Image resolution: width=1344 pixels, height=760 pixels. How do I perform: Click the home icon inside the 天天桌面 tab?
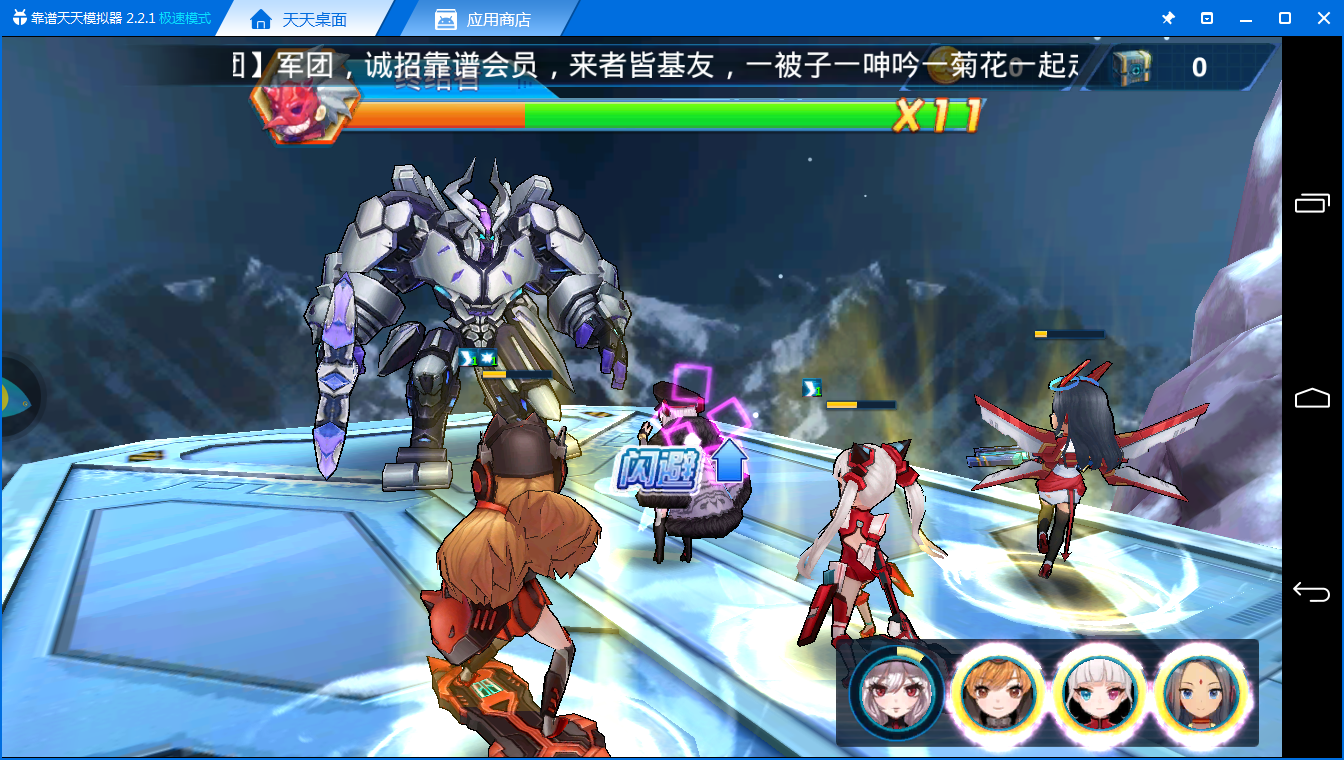point(263,17)
